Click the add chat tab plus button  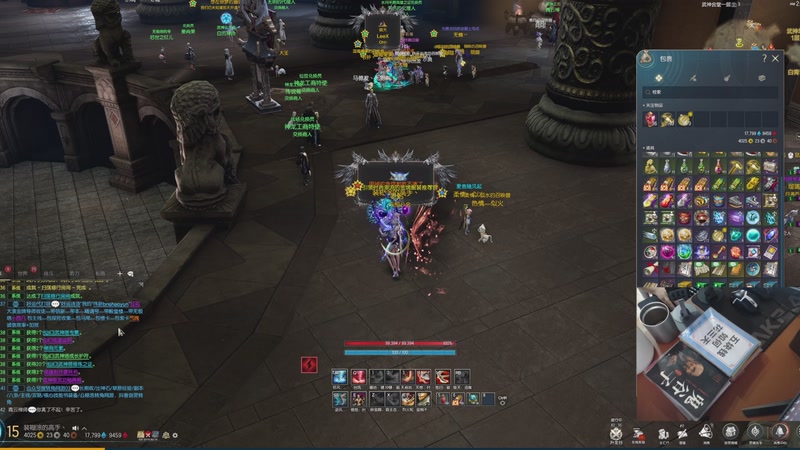[x=119, y=273]
